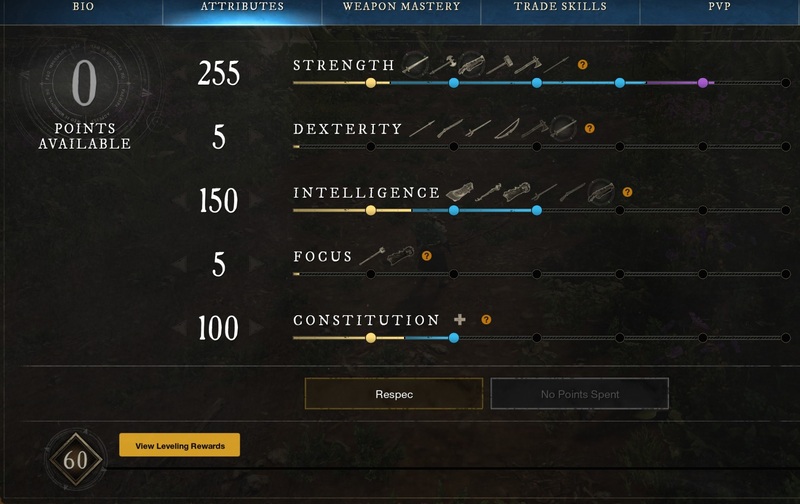
Task: Open the Strength help tooltip icon
Action: 583,65
